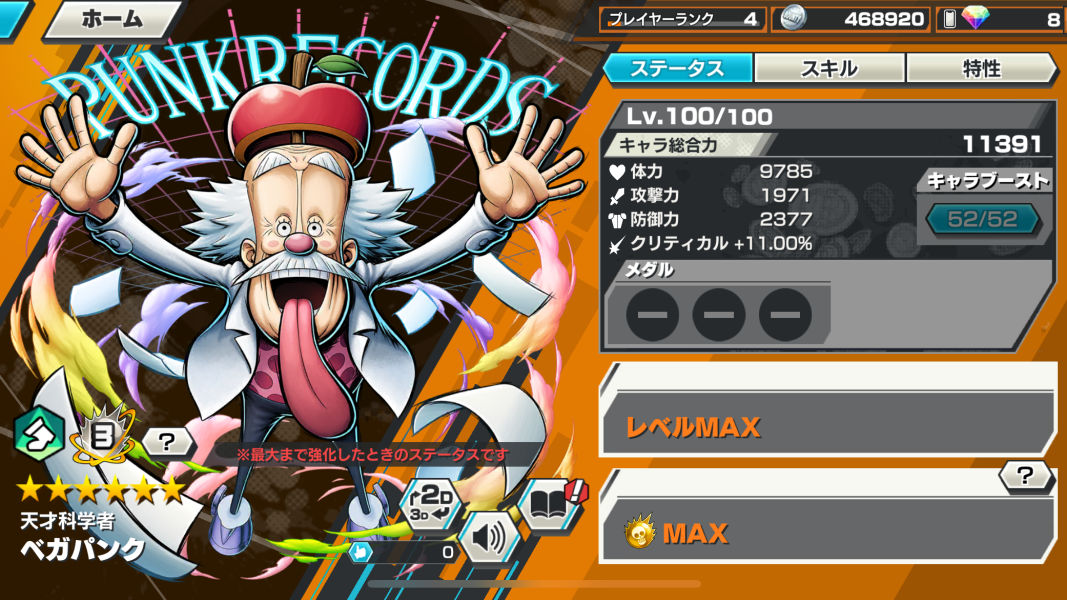Tap the green runner class icon
The width and height of the screenshot is (1067, 600).
[40, 433]
